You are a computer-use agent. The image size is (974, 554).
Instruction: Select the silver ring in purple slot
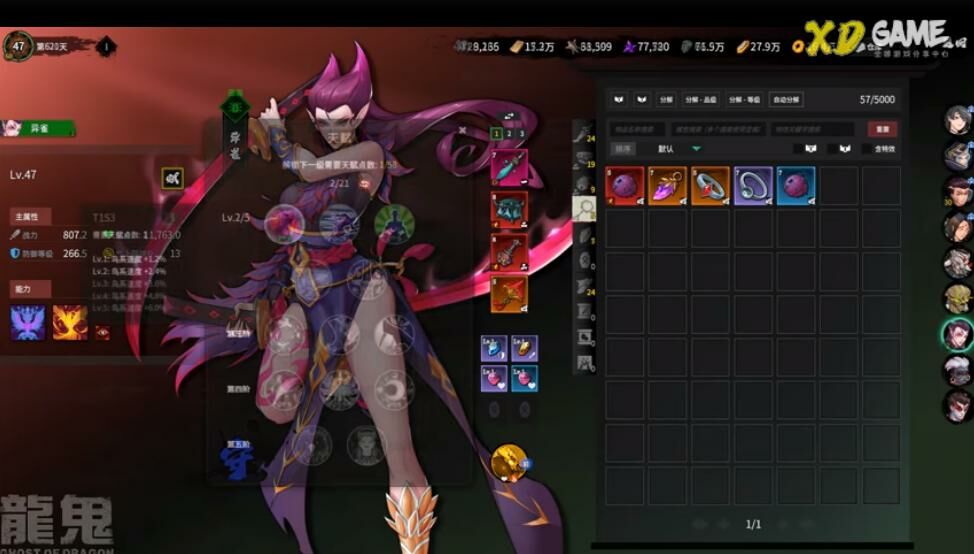(753, 186)
